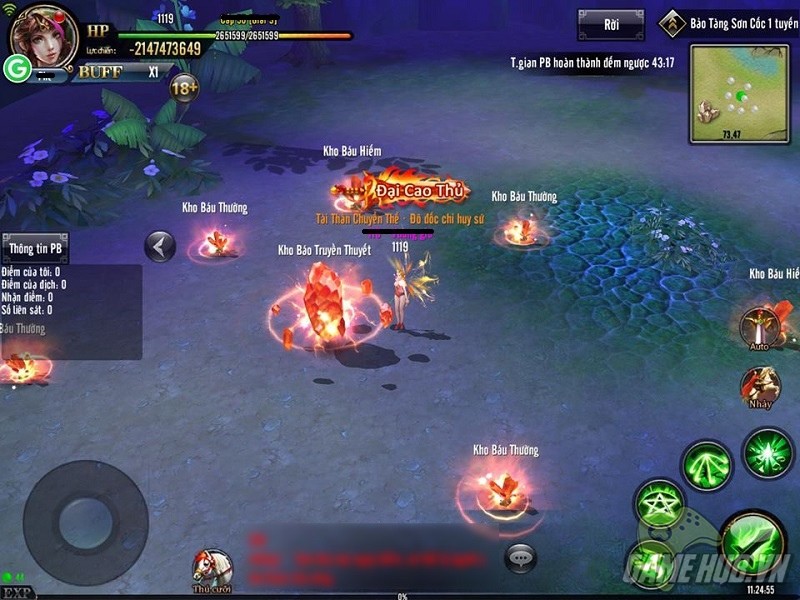The width and height of the screenshot is (800, 600).
Task: Toggle Auto combat mode
Action: (760, 327)
